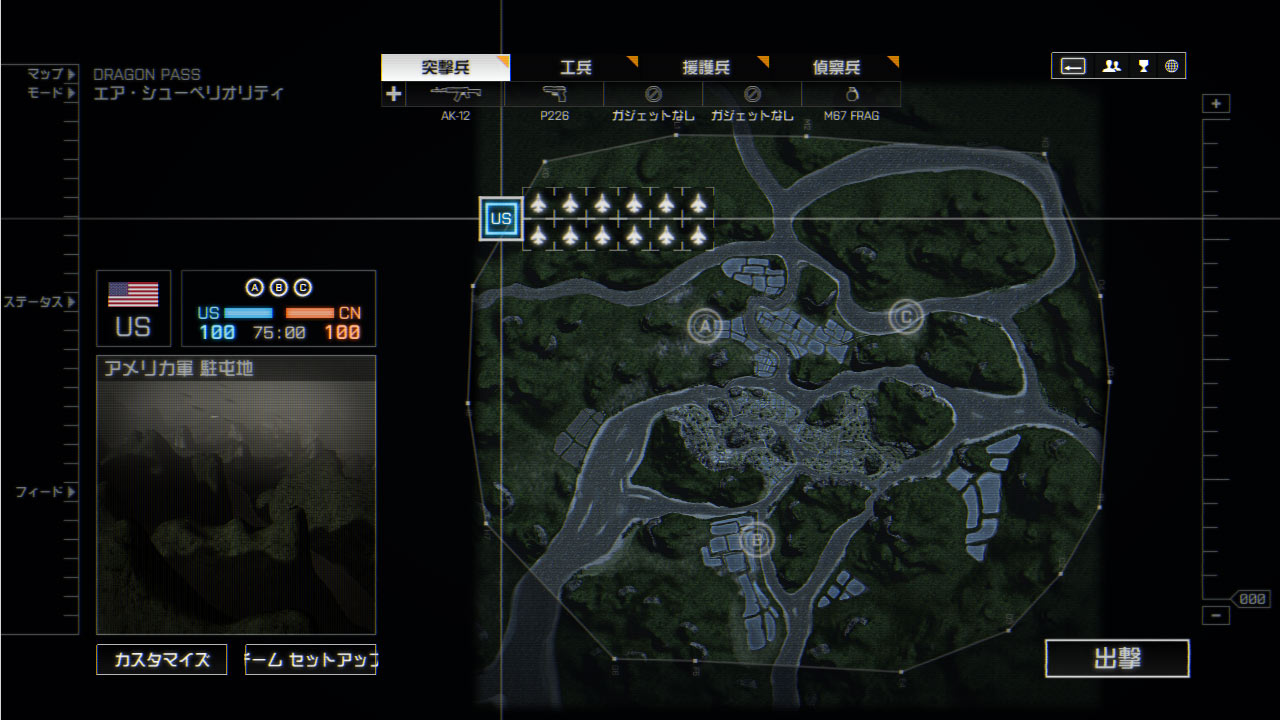1280x720 pixels.
Task: Open the カスタマイズ customize menu
Action: (162, 660)
